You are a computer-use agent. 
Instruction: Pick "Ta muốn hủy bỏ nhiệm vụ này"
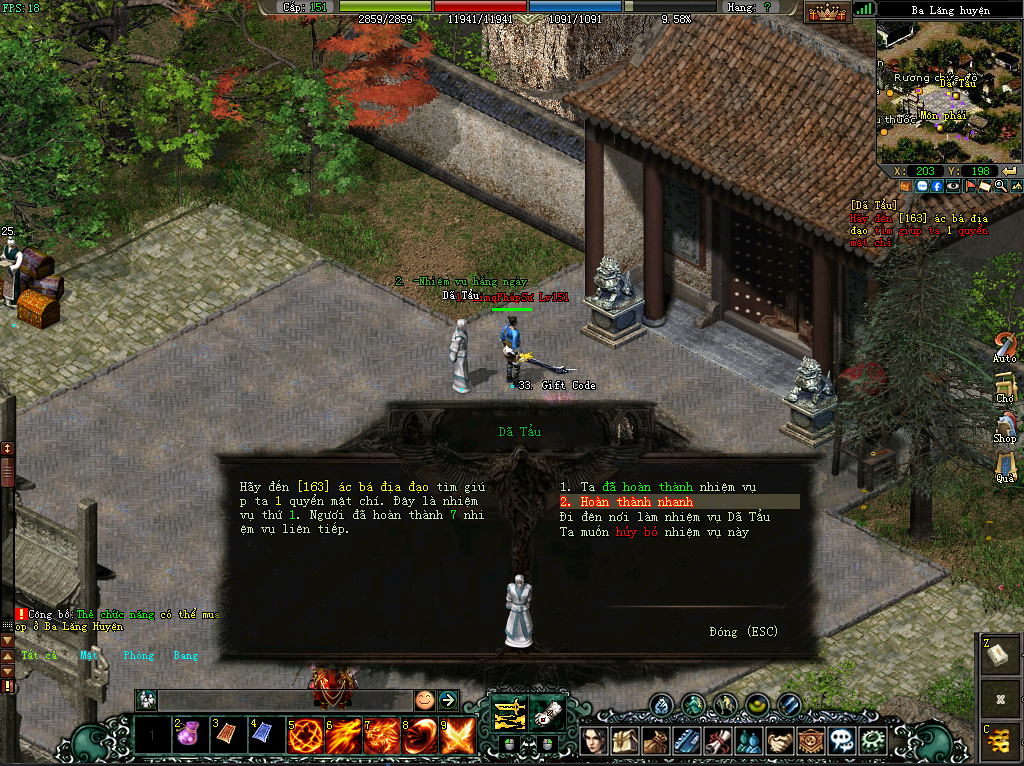coord(654,532)
